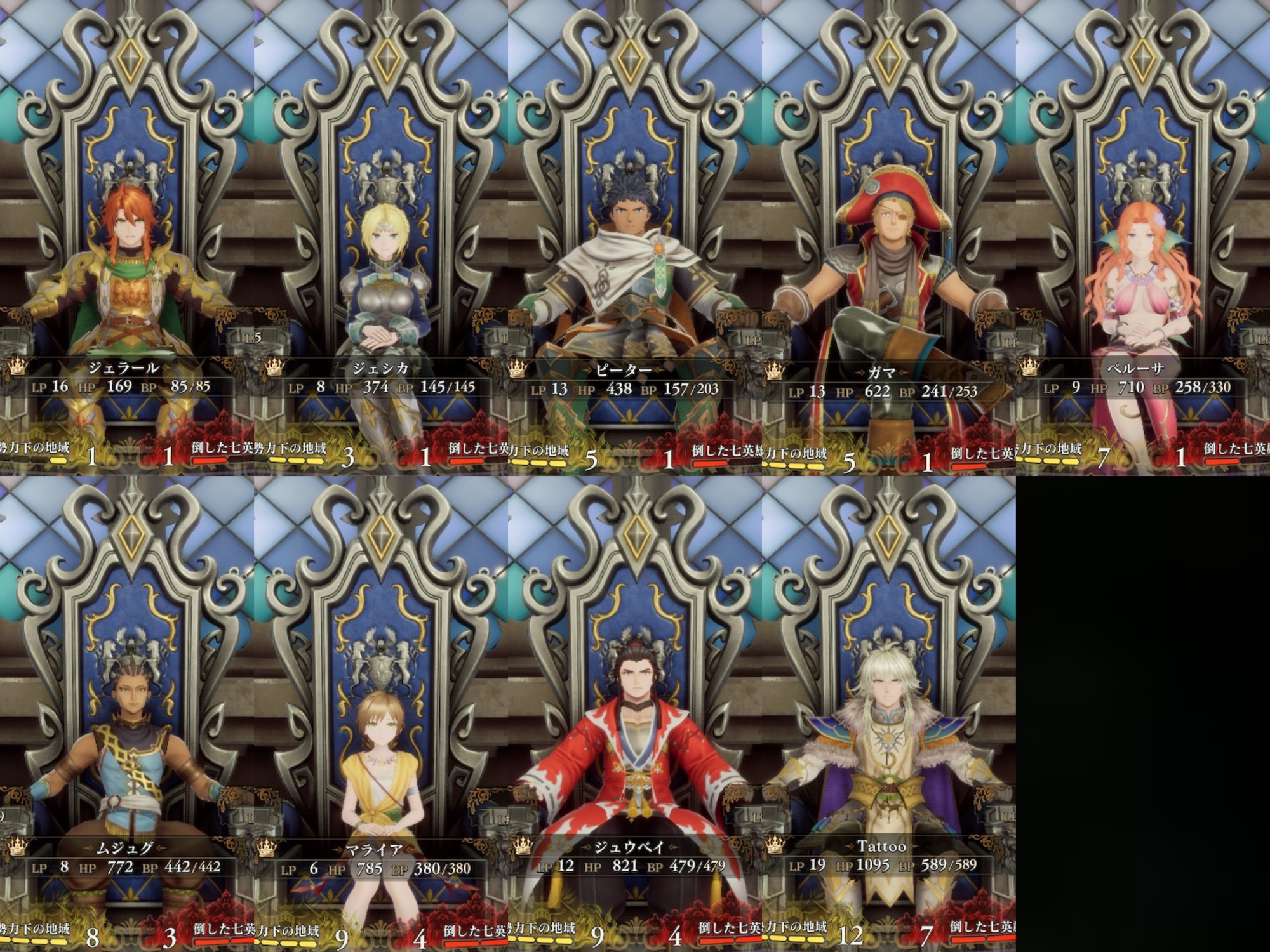Open the ムジュグ emperor panel
The height and width of the screenshot is (952, 1270).
[x=127, y=714]
